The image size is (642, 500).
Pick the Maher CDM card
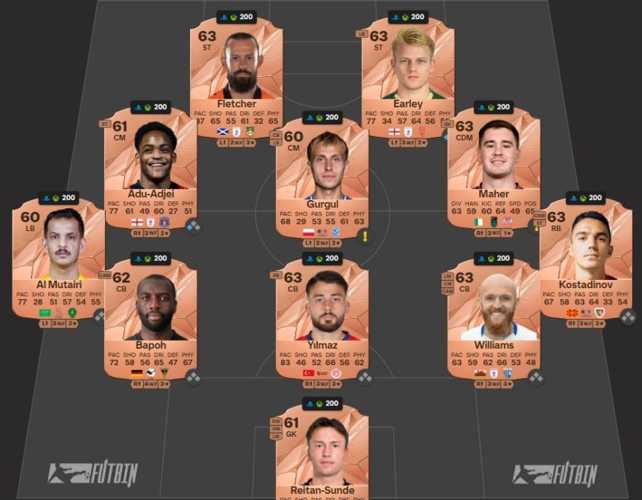point(493,167)
